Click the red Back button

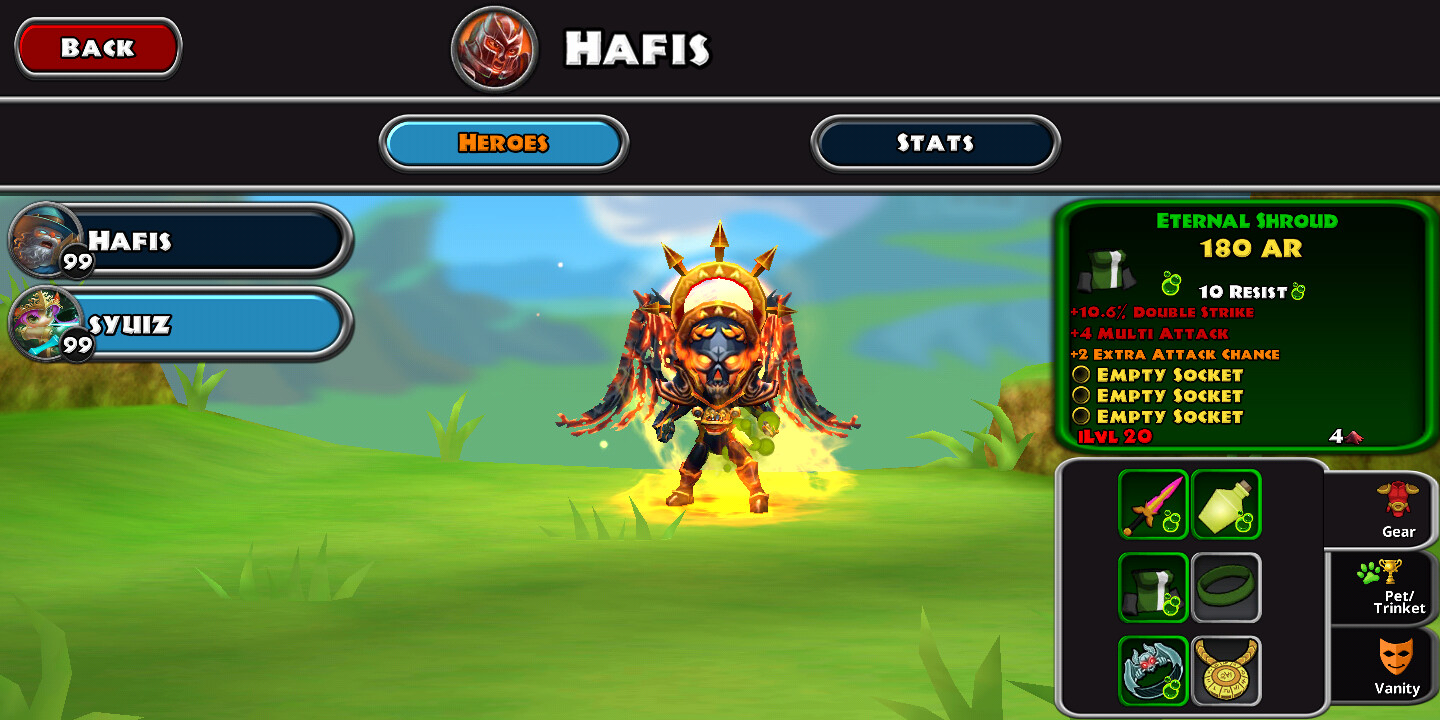[x=98, y=47]
